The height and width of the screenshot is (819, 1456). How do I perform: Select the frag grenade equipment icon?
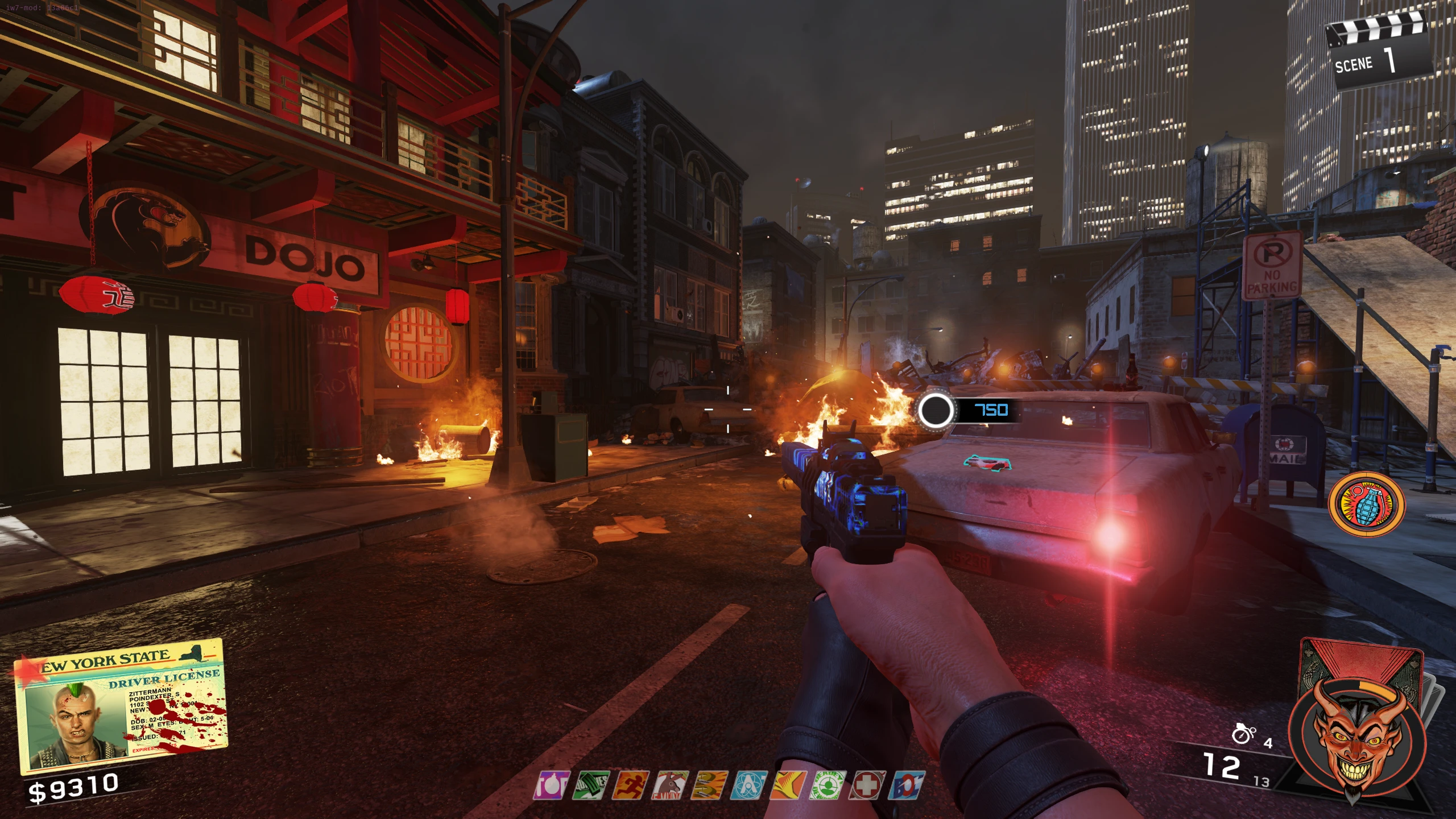coord(1243,734)
